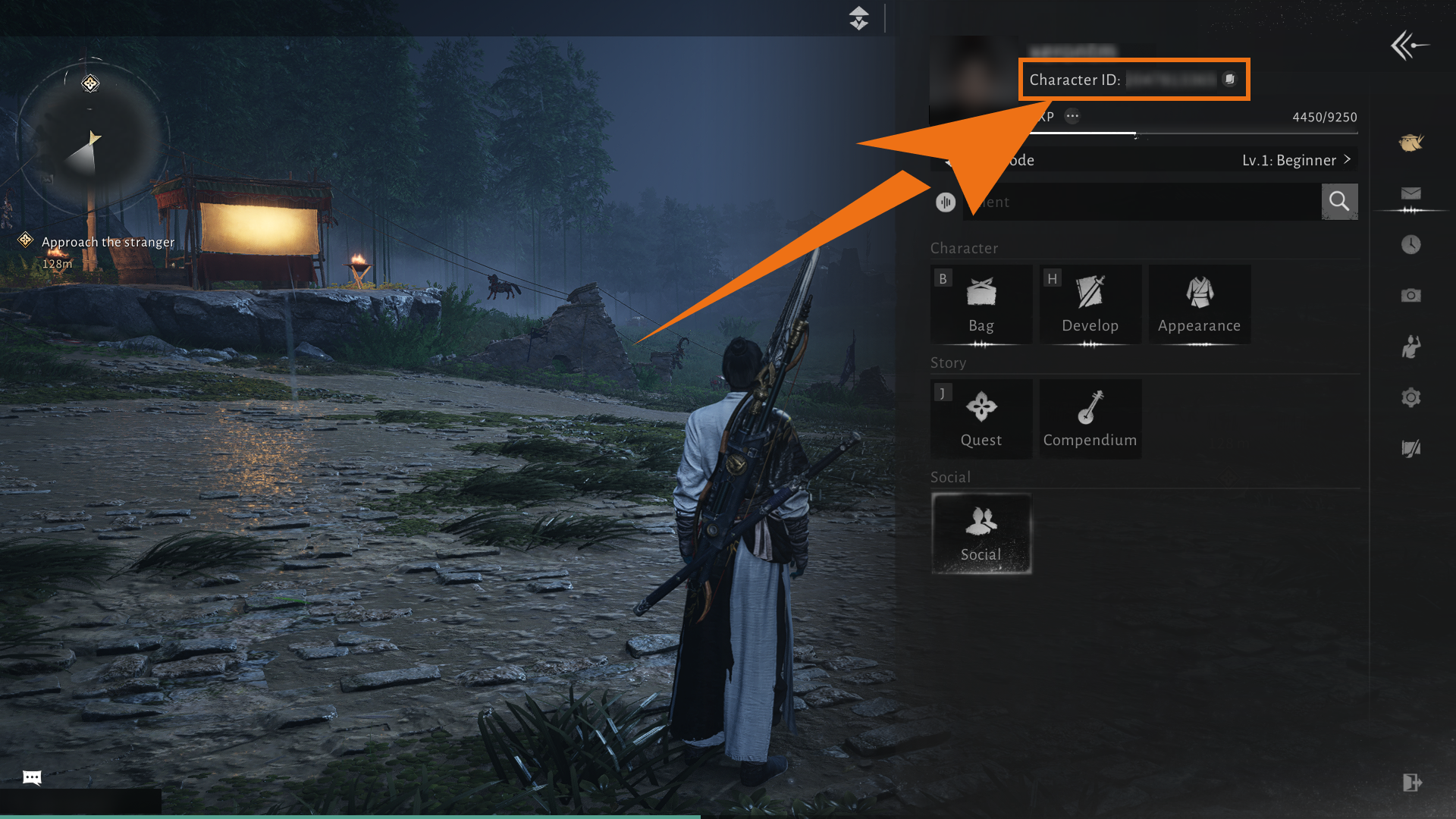Select the emote pose icon in the sidebar

[1410, 347]
